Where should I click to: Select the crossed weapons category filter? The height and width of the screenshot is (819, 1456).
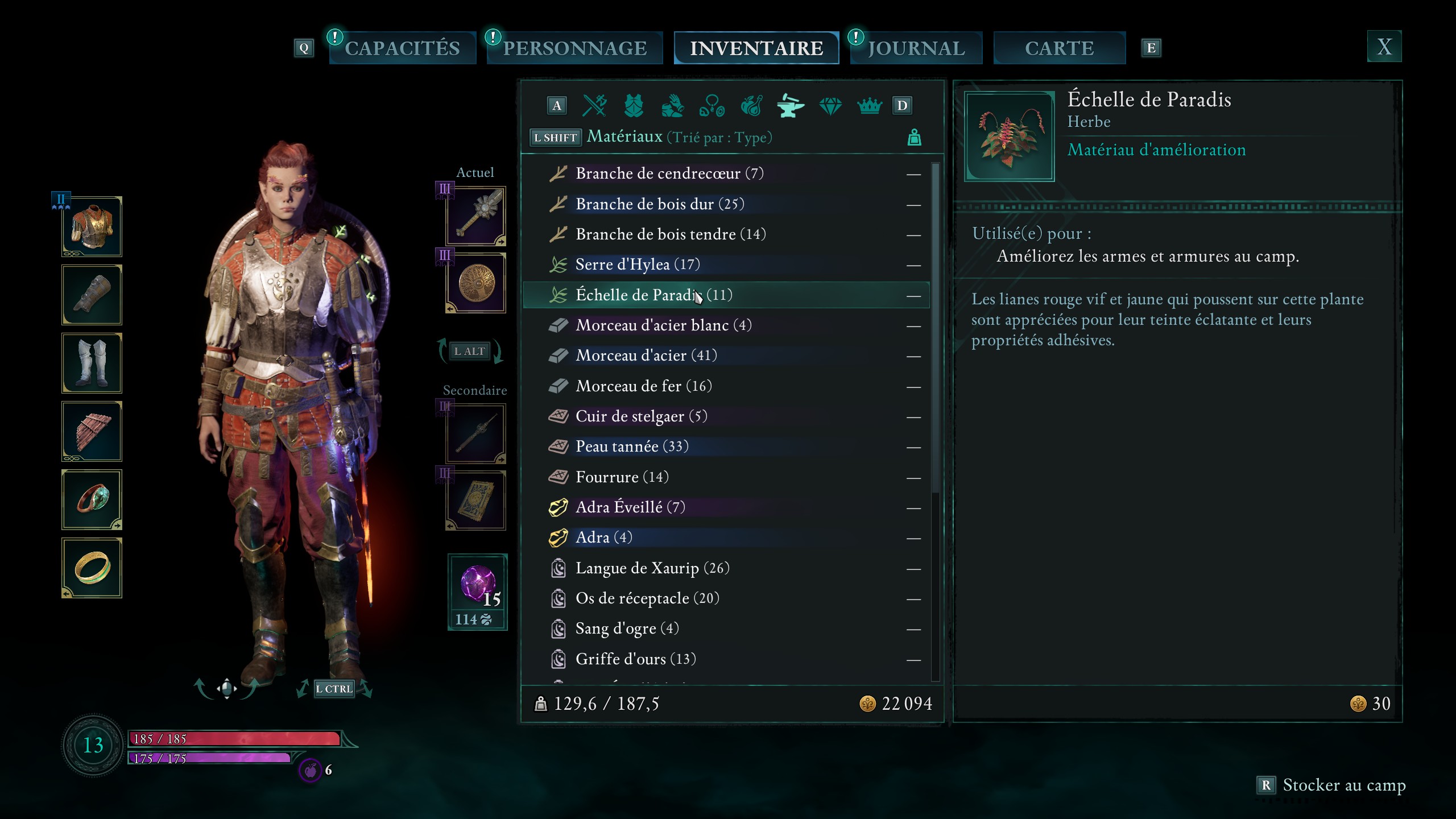click(595, 106)
